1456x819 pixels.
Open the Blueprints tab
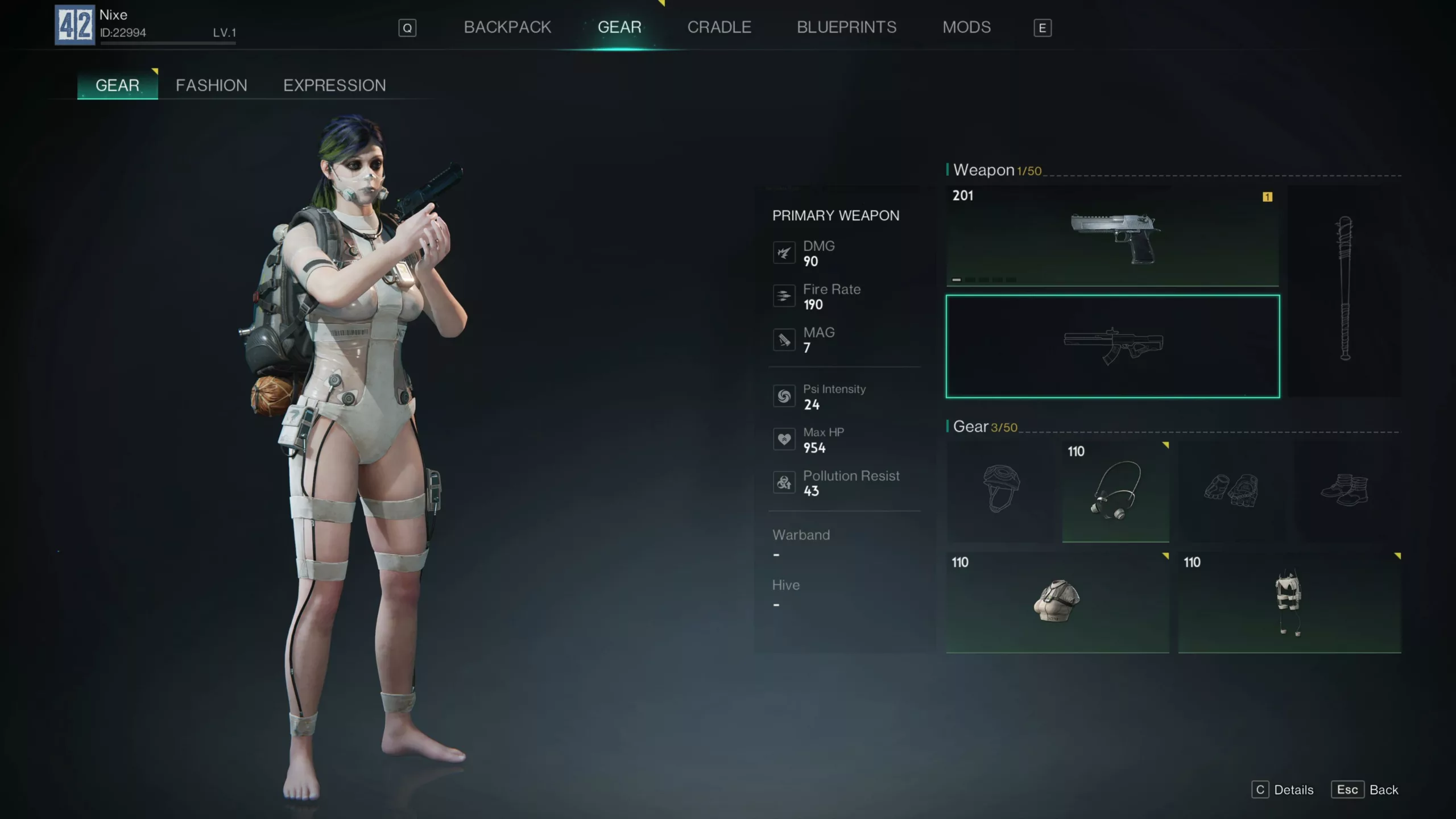846,27
